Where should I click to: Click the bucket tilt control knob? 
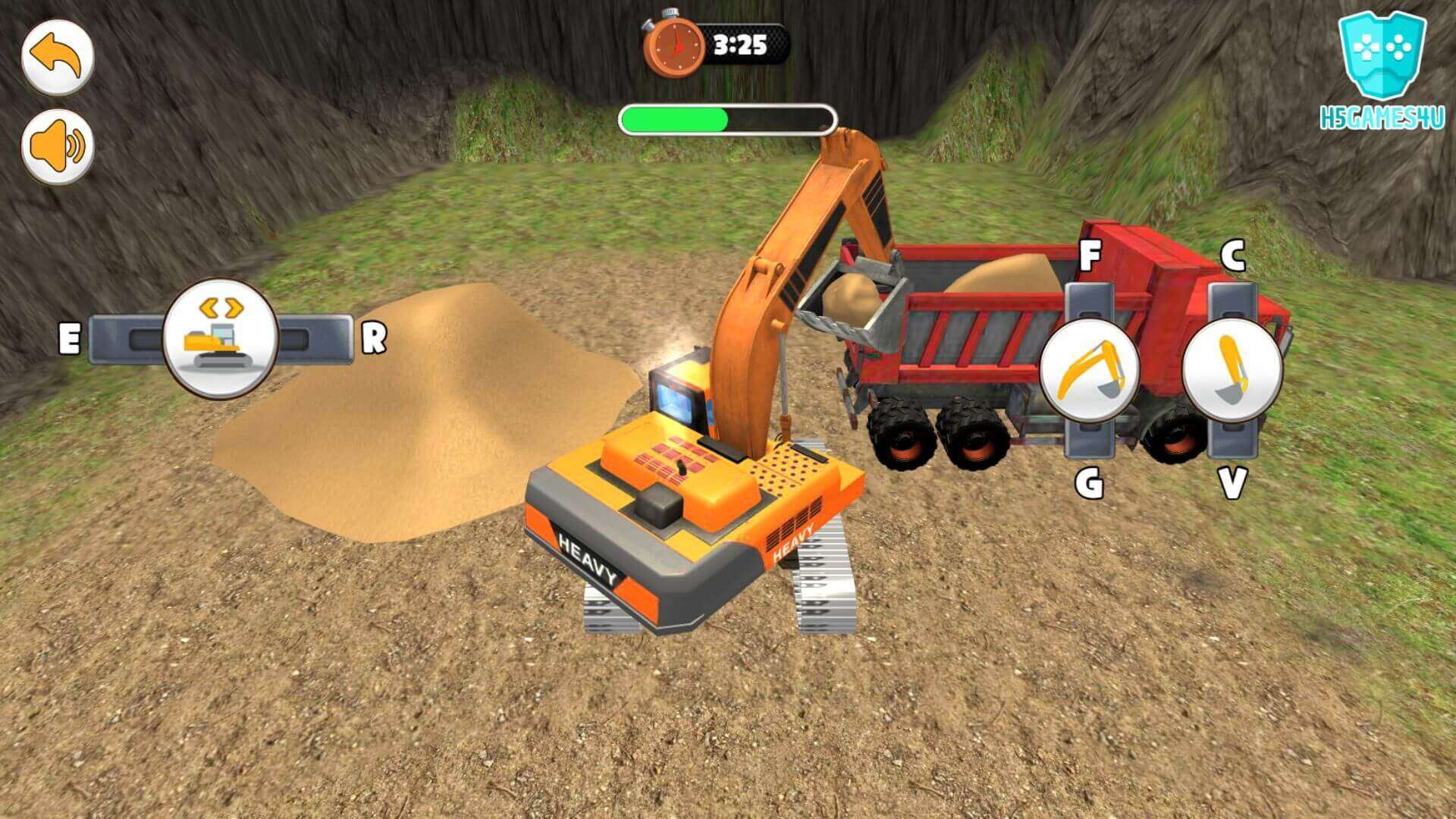pyautogui.click(x=1232, y=371)
